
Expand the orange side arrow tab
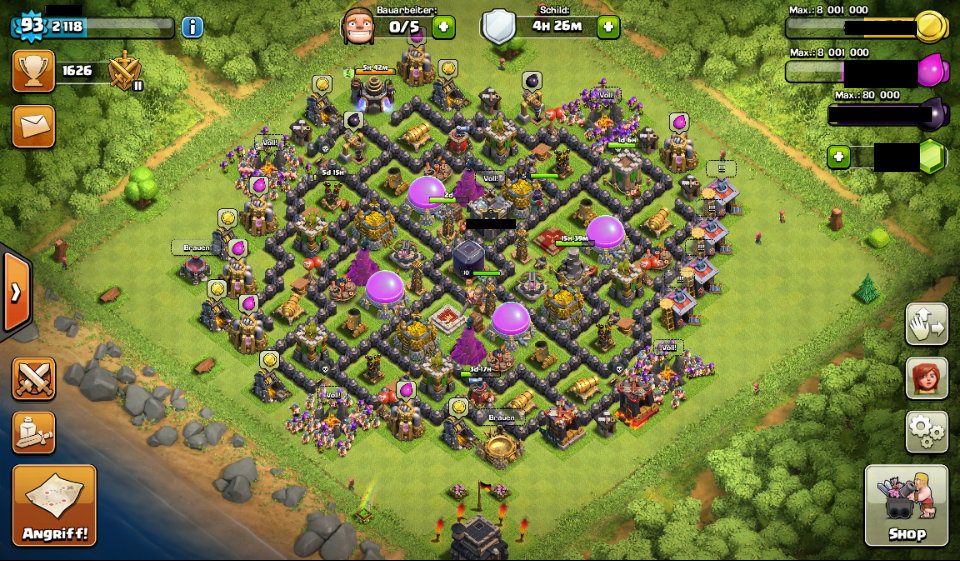[x=16, y=293]
